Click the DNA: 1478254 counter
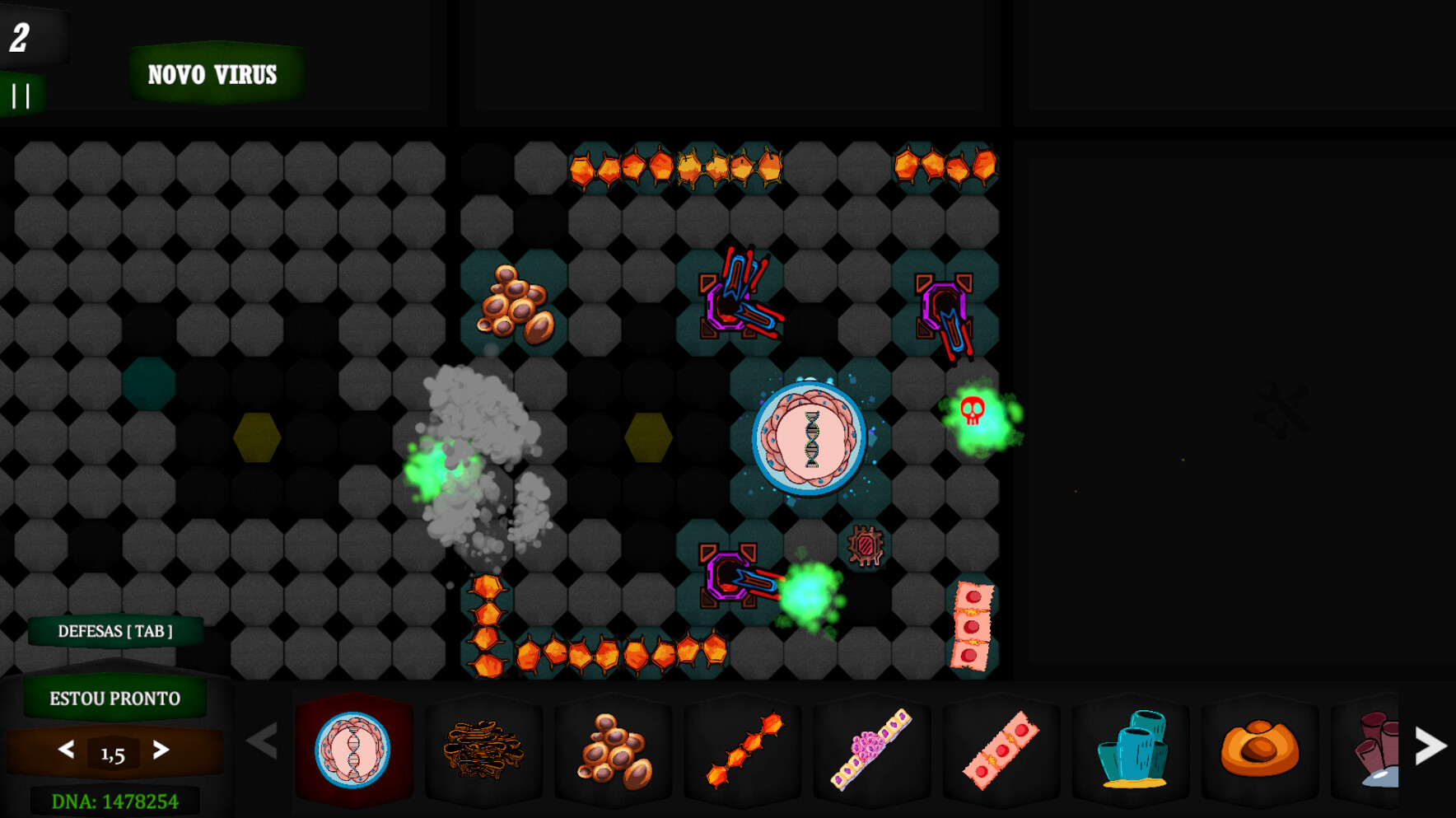The image size is (1456, 818). coord(114,799)
